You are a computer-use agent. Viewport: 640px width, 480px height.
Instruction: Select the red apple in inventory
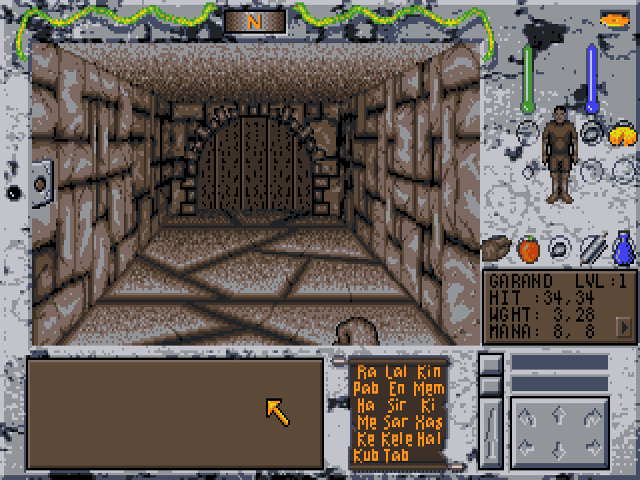click(x=528, y=247)
